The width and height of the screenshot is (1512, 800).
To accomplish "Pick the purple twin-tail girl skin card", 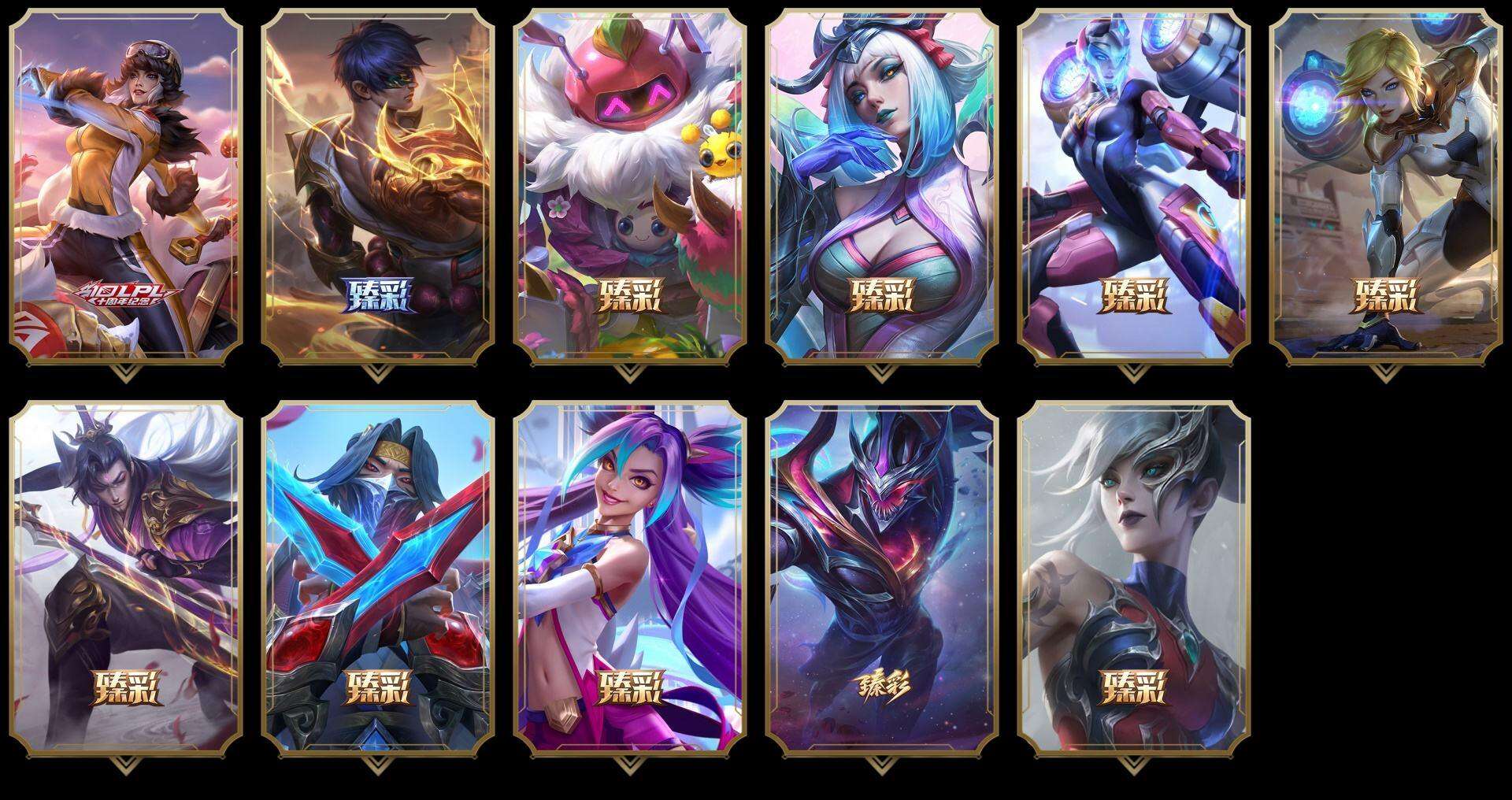I will click(x=629, y=578).
